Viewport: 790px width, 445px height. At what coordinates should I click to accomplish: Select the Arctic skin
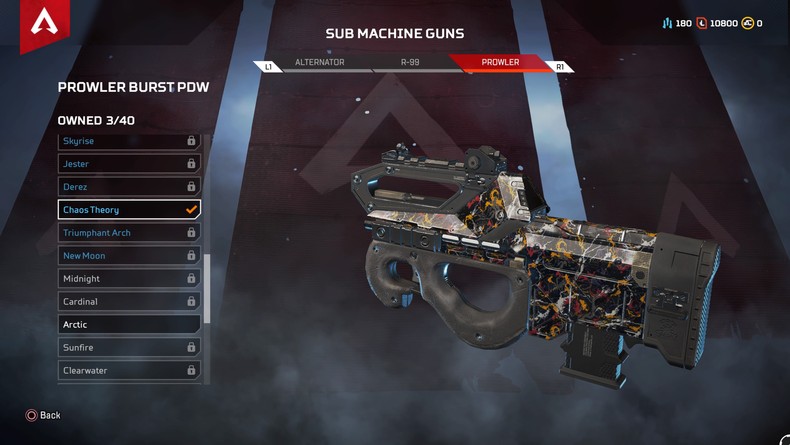pos(129,325)
